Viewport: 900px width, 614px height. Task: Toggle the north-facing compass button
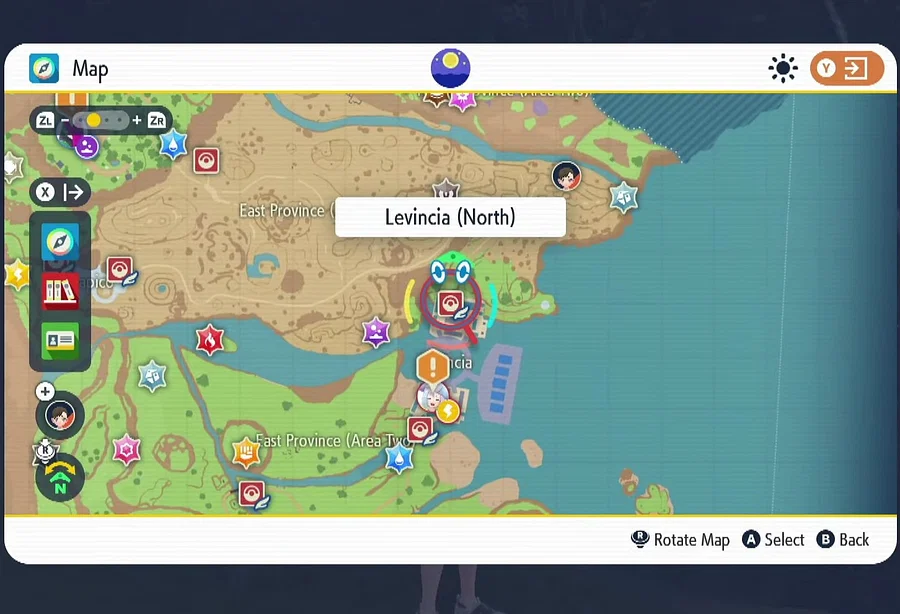pos(60,478)
